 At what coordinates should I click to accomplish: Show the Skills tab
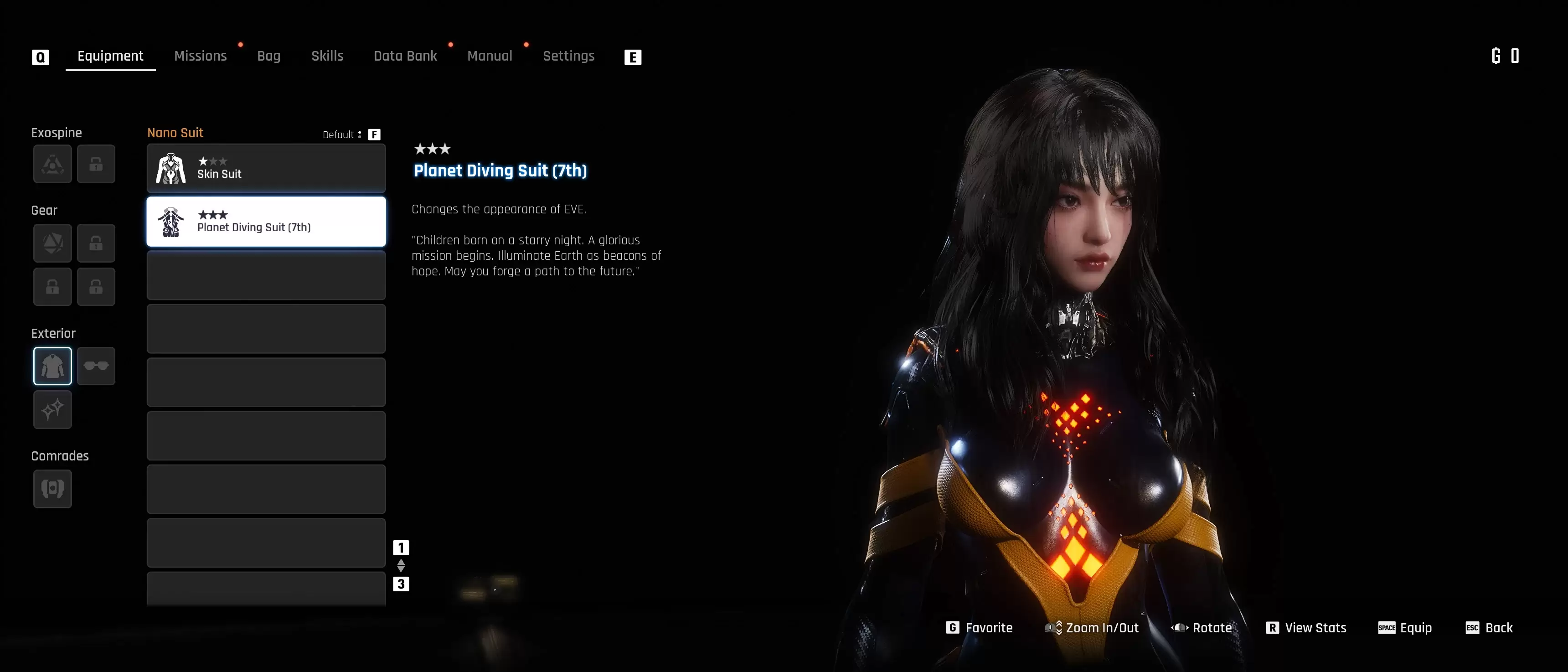pos(327,56)
